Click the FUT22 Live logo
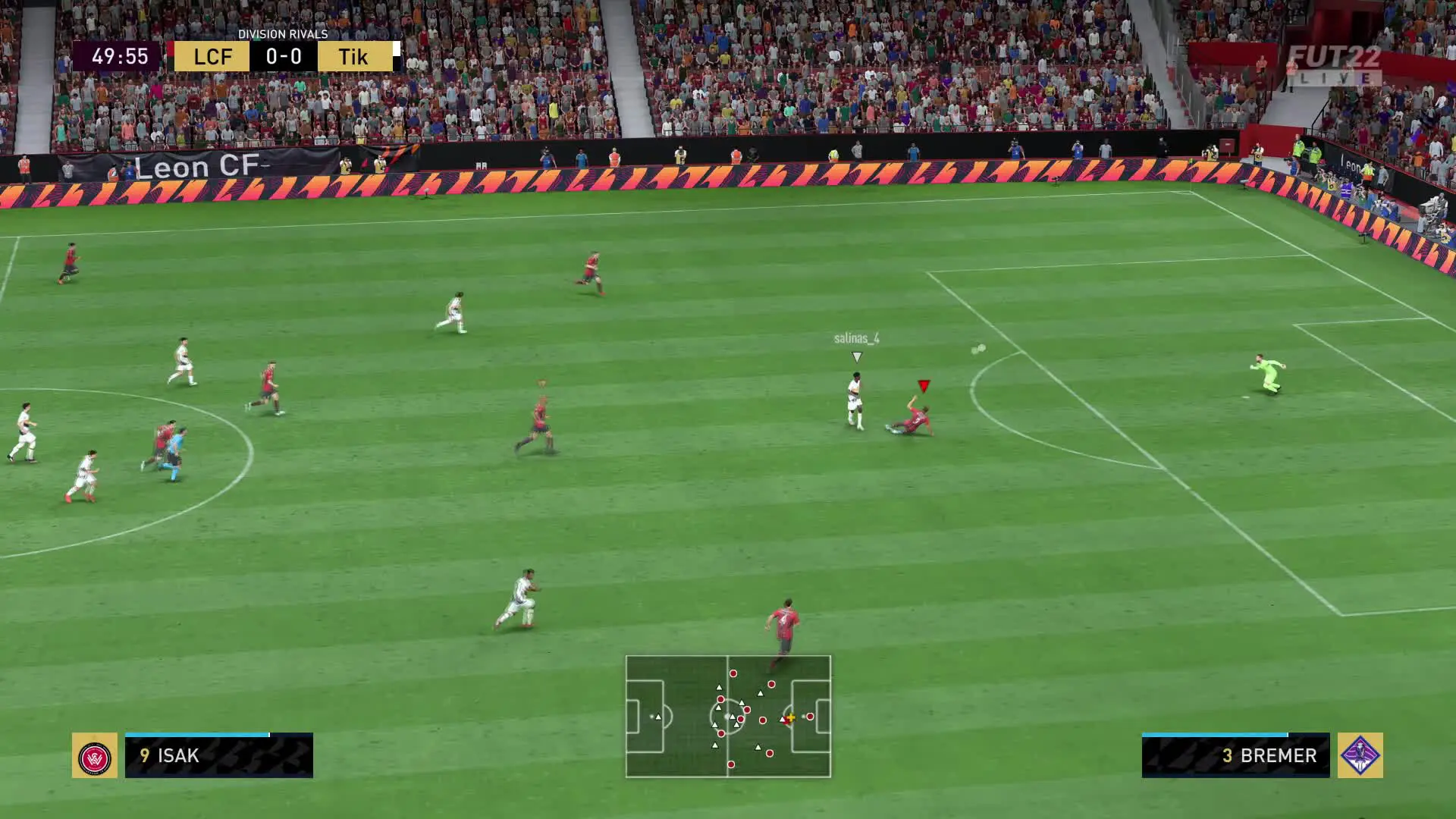Viewport: 1456px width, 819px height. 1335,65
